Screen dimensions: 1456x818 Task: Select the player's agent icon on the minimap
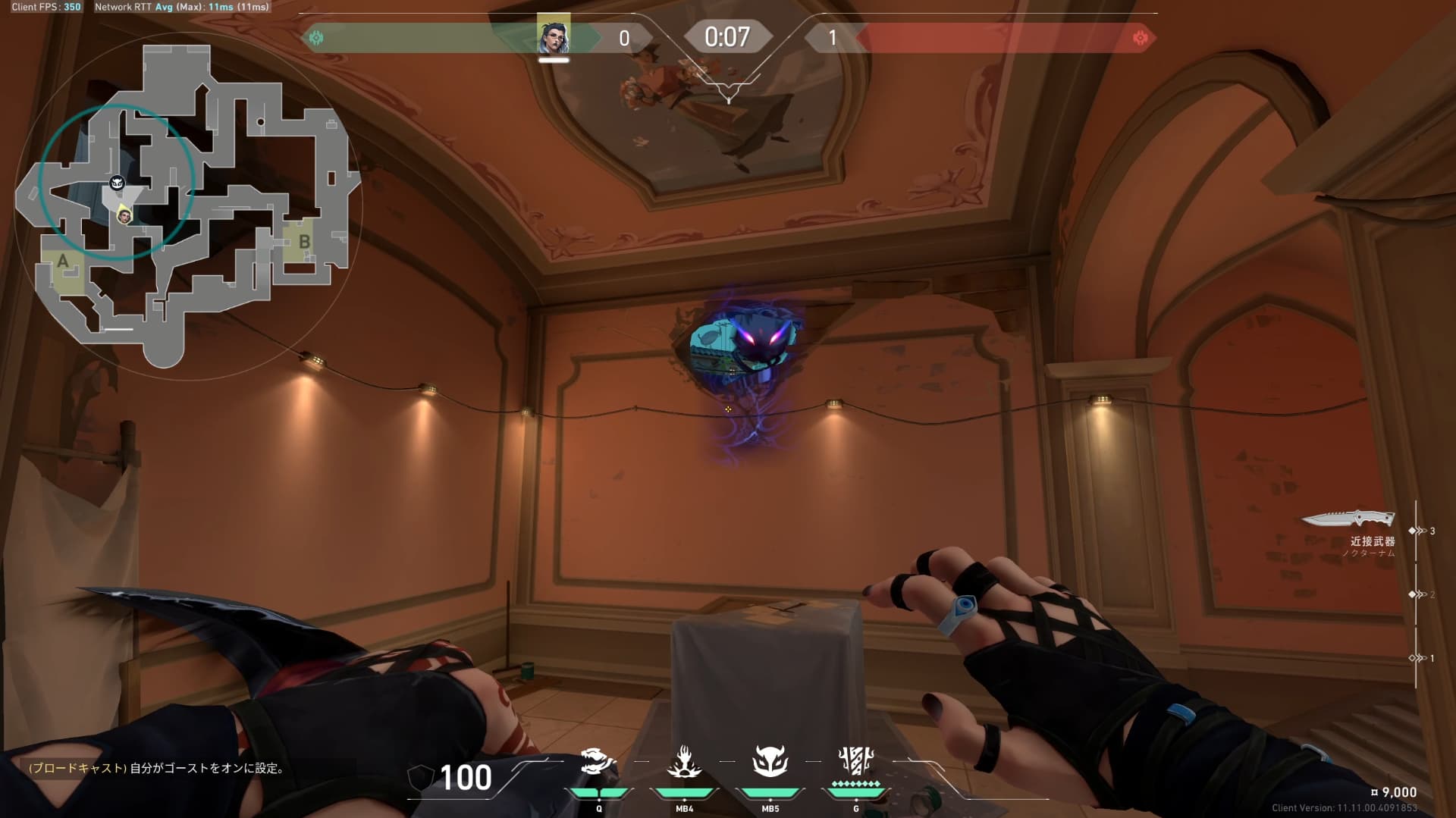click(x=124, y=216)
